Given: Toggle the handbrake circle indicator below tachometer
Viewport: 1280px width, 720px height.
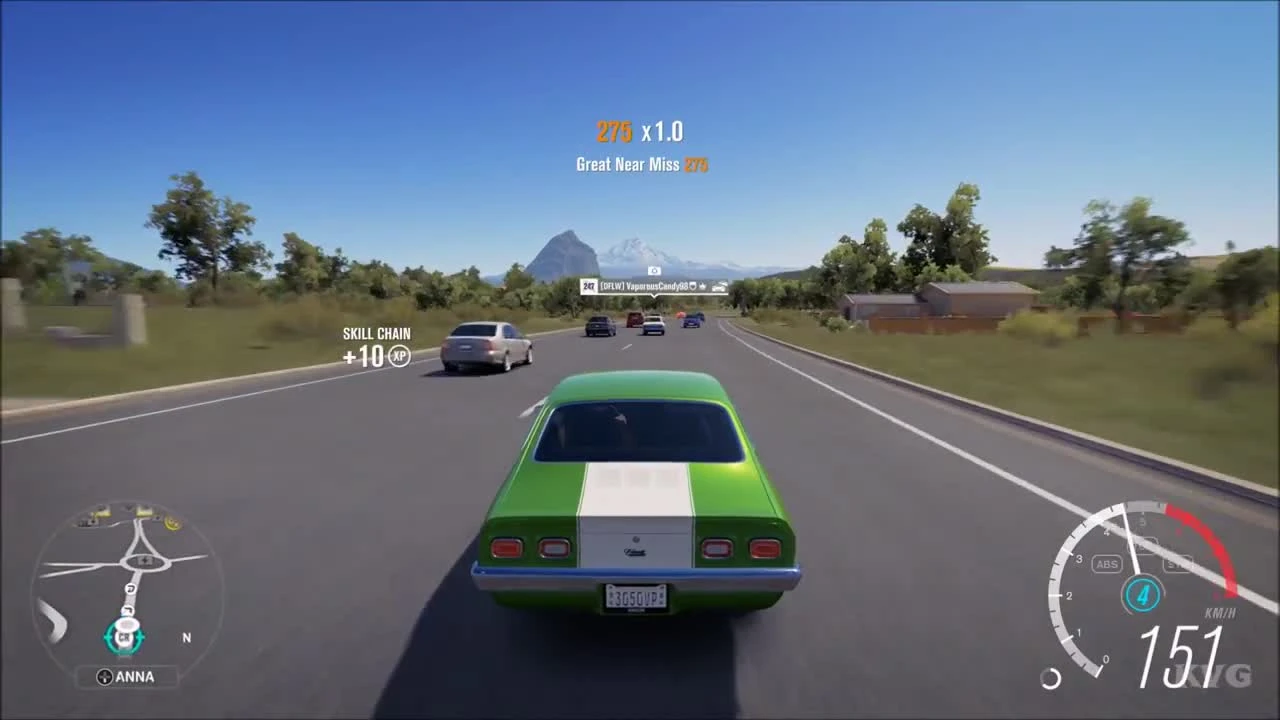Looking at the screenshot, I should (x=1050, y=678).
